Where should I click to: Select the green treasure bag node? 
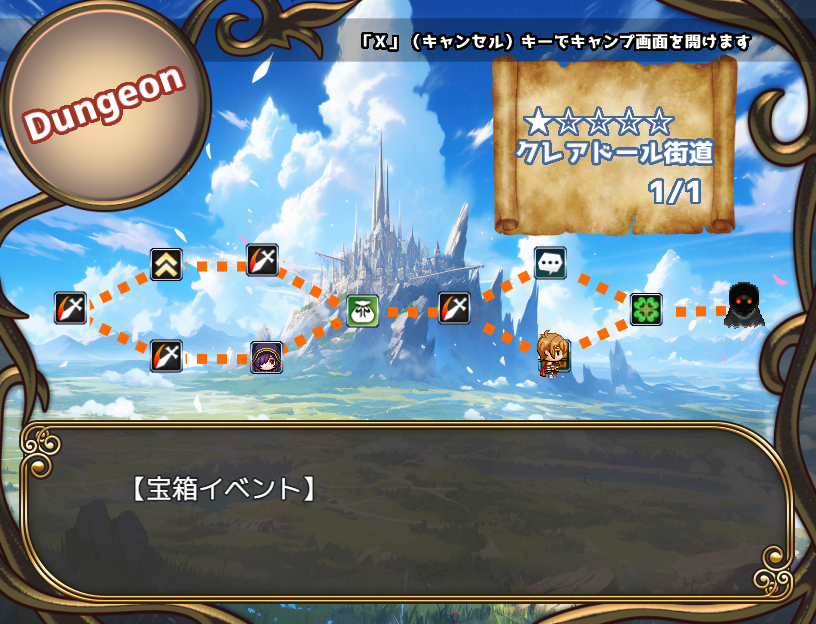362,310
